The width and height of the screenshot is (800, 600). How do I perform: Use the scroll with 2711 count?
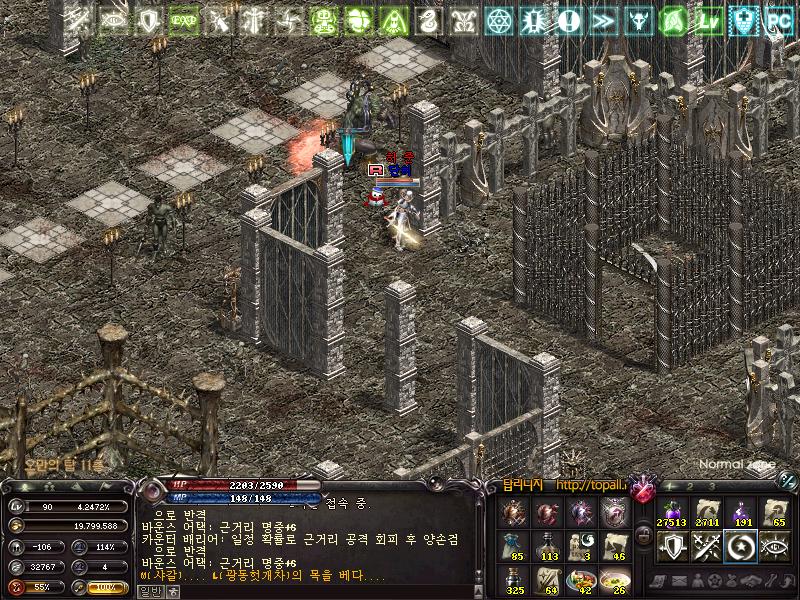(x=706, y=511)
